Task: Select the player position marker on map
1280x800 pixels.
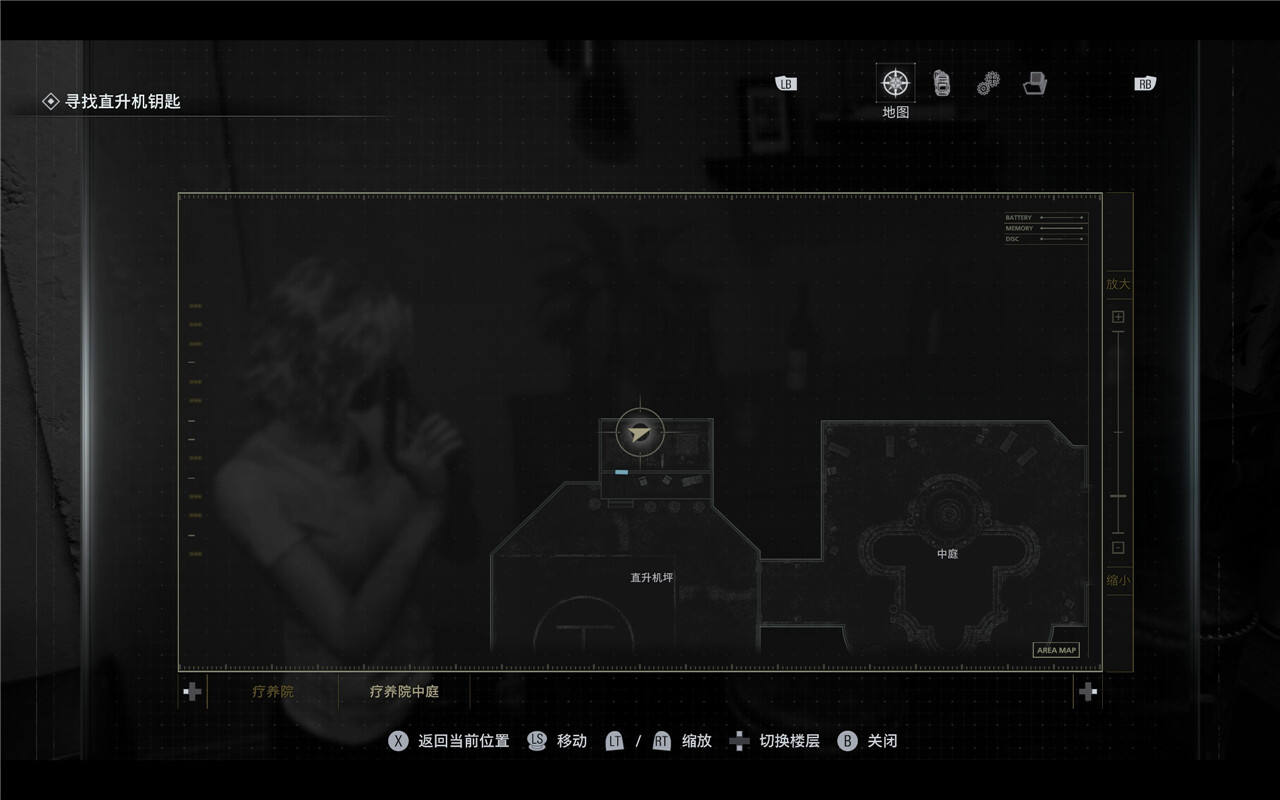Action: 640,433
